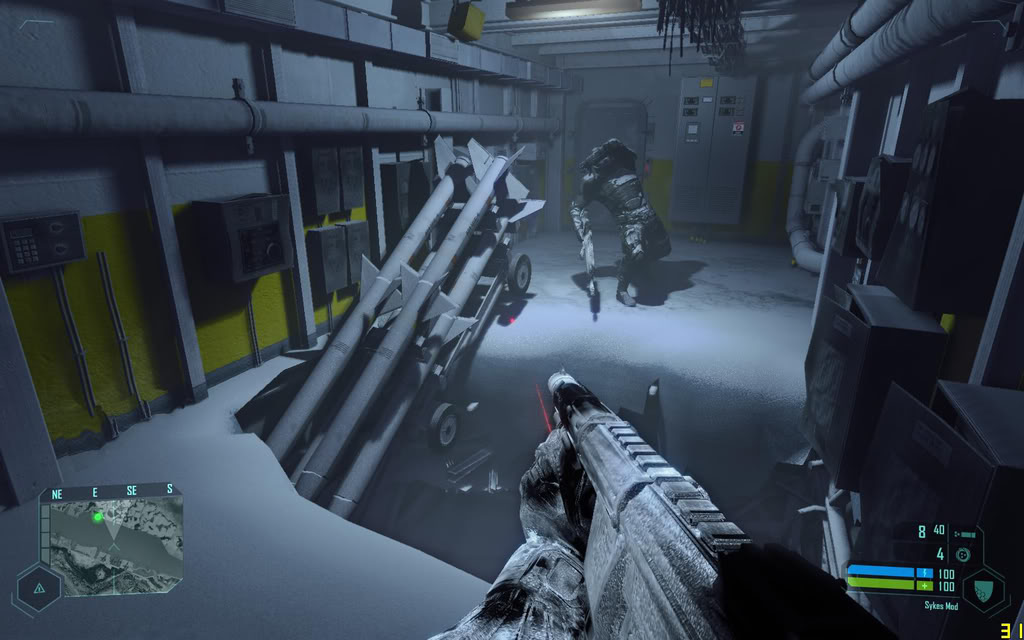
Task: Select the grenade icon
Action: pos(963,554)
